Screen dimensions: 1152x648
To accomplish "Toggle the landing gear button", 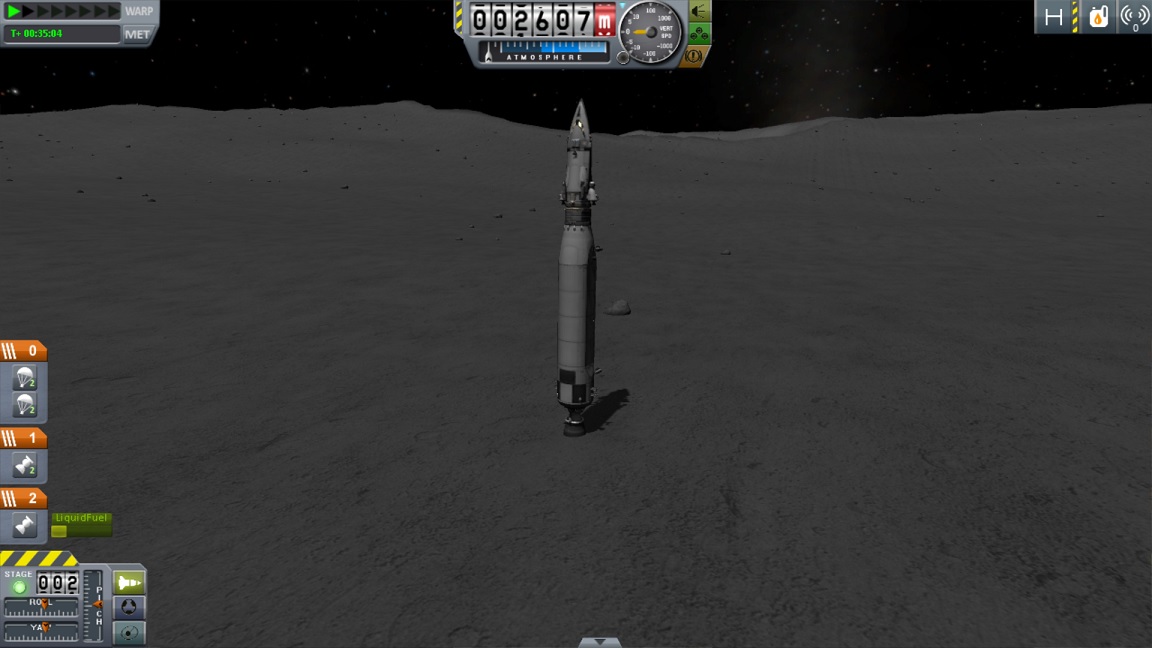I will coord(699,33).
